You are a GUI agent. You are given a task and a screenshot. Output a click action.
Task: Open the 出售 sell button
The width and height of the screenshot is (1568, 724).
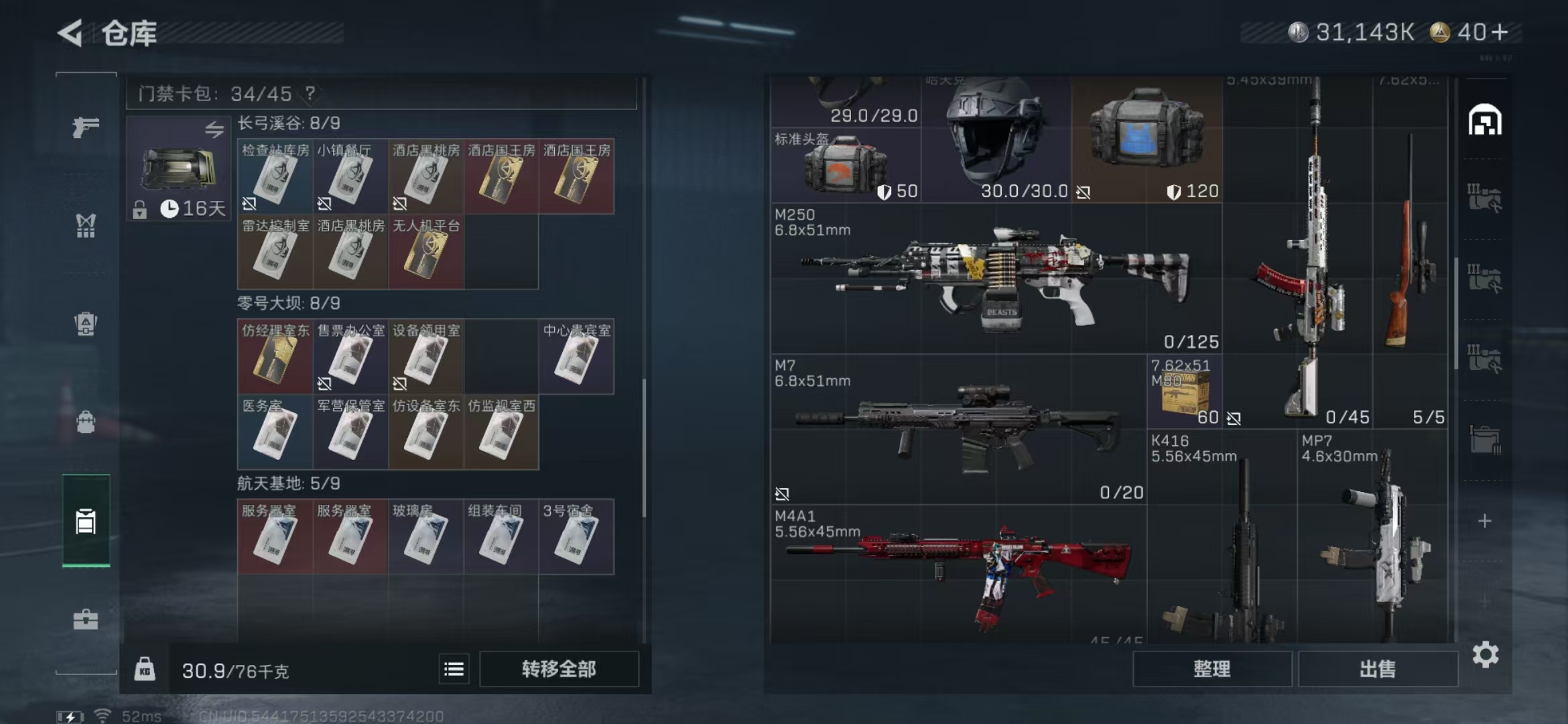point(1378,669)
